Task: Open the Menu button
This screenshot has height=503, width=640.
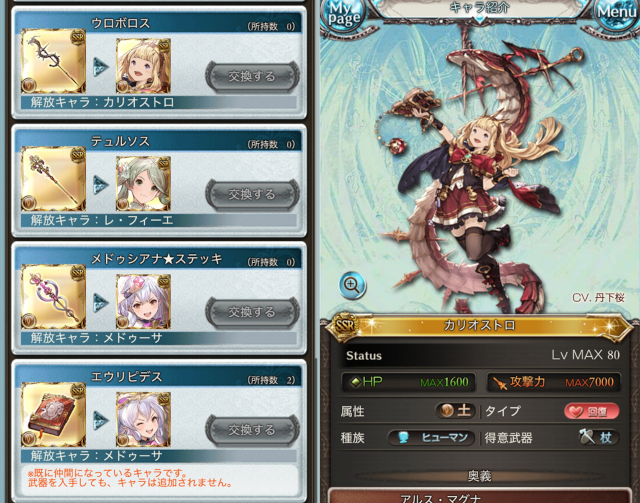Action: tap(616, 12)
